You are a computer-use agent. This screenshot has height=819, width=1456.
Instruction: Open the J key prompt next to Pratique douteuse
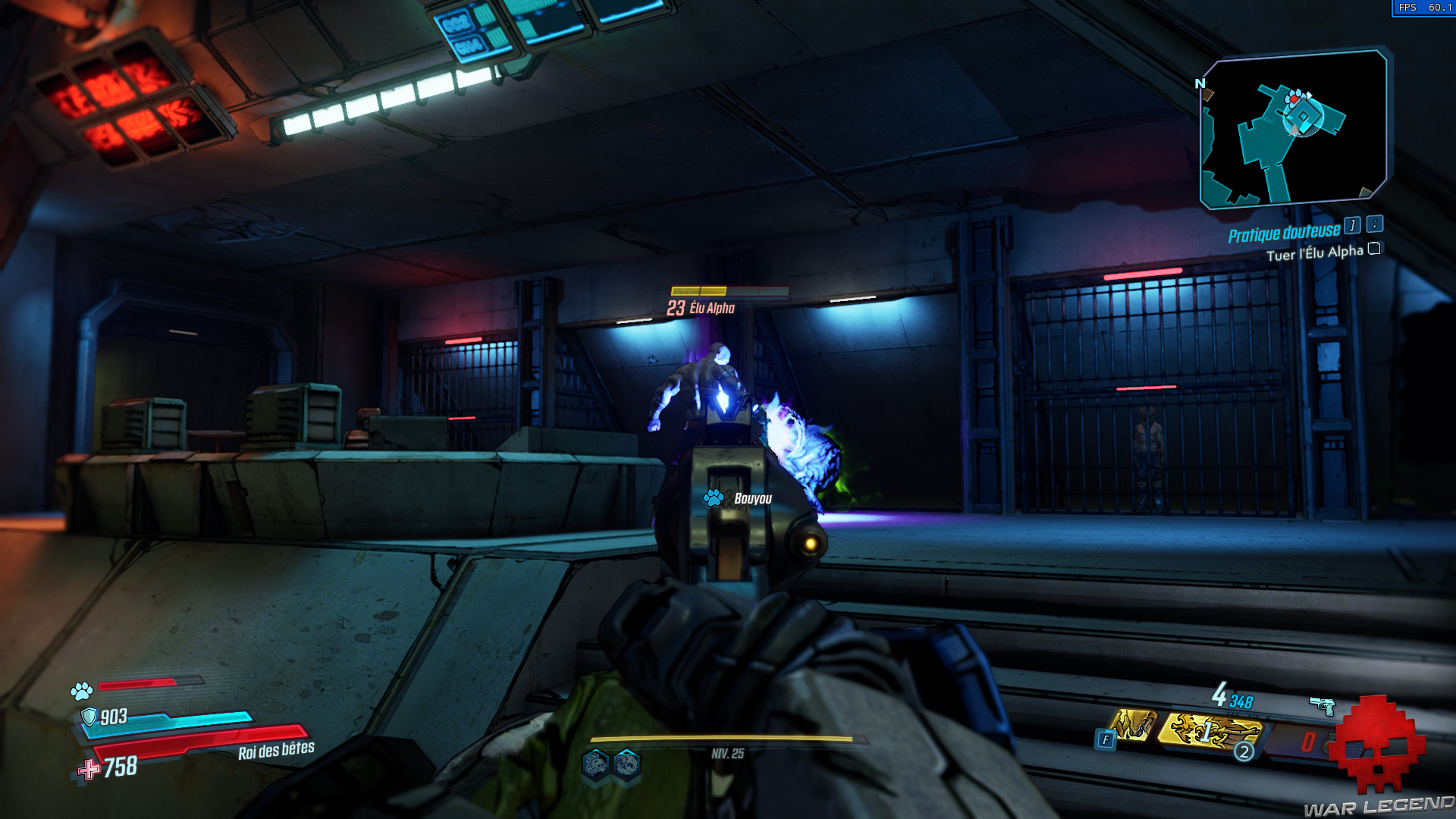(x=1351, y=226)
